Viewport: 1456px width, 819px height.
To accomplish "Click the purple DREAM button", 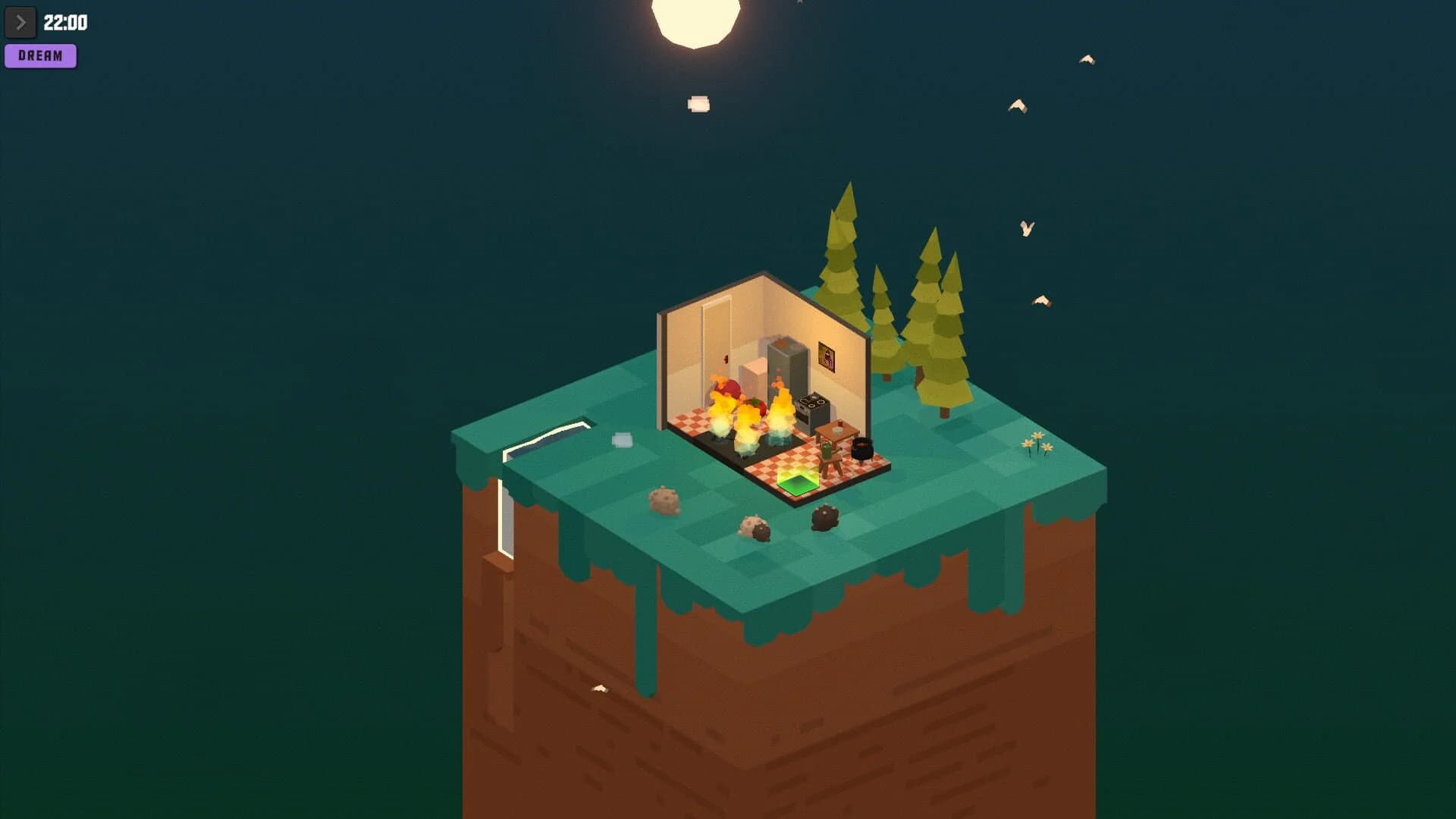I will tap(40, 55).
